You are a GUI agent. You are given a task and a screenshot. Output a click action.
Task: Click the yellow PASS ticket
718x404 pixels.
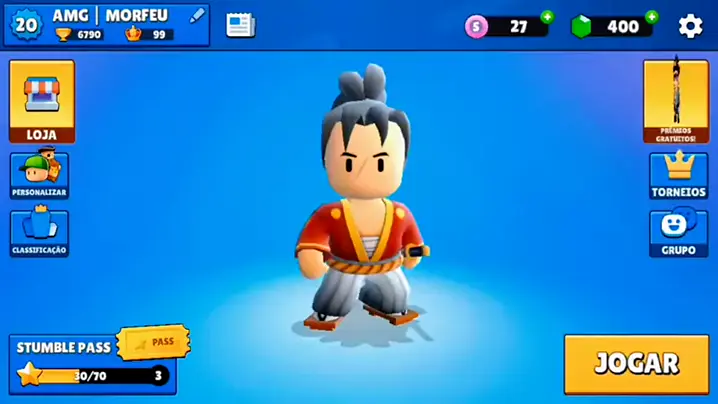[153, 342]
